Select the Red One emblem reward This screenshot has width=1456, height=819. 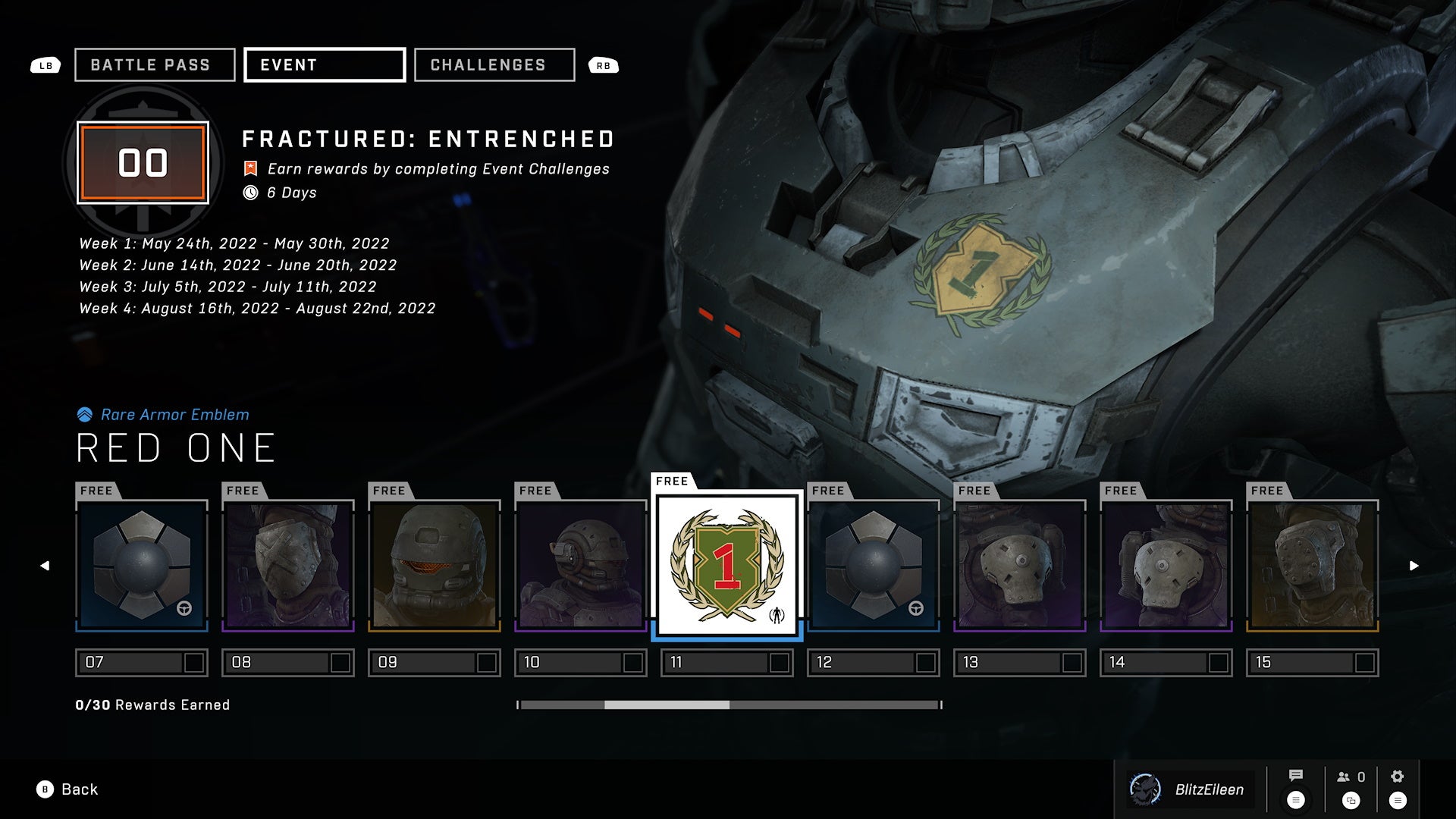coord(727,565)
